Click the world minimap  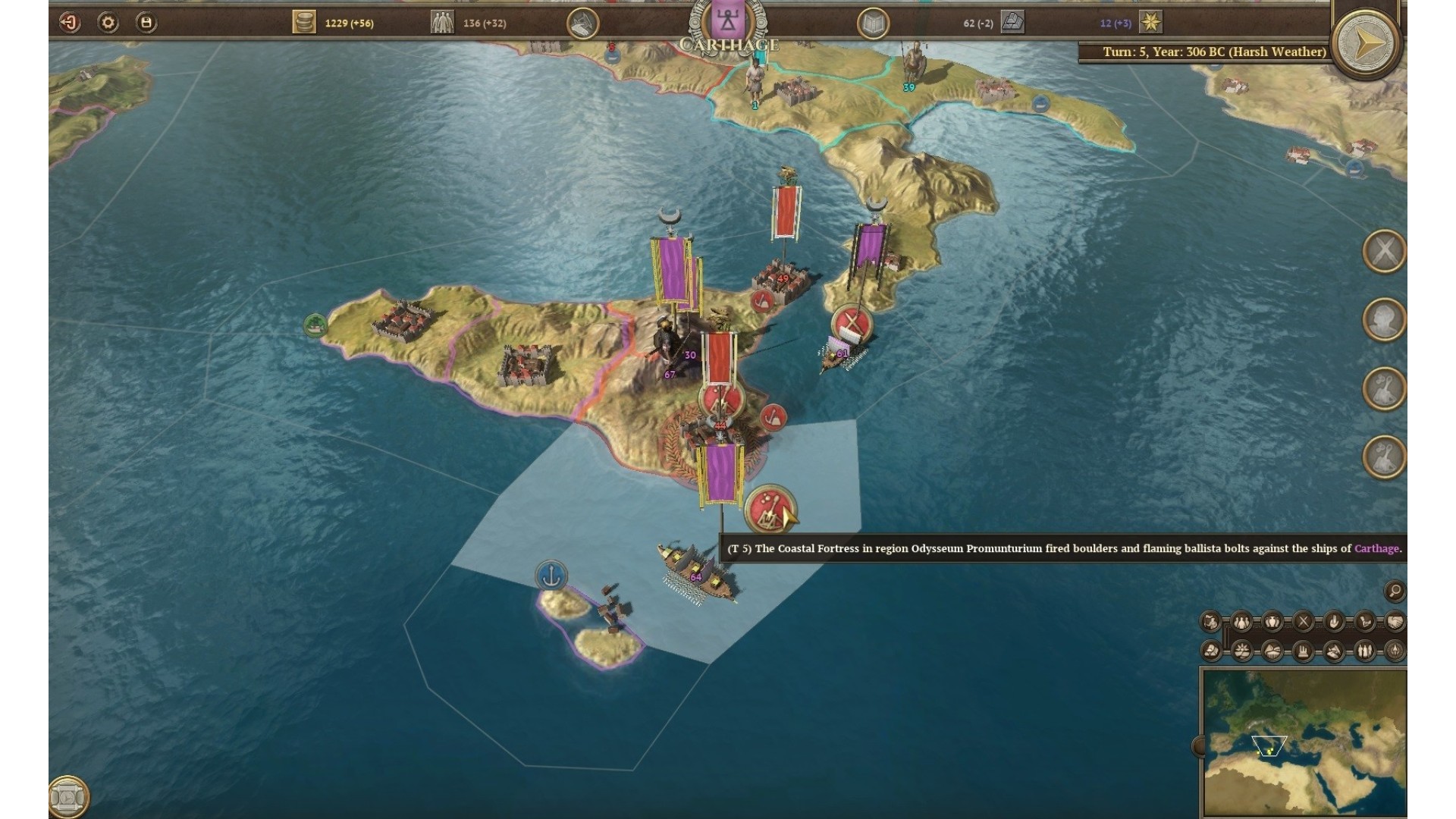click(x=1303, y=742)
